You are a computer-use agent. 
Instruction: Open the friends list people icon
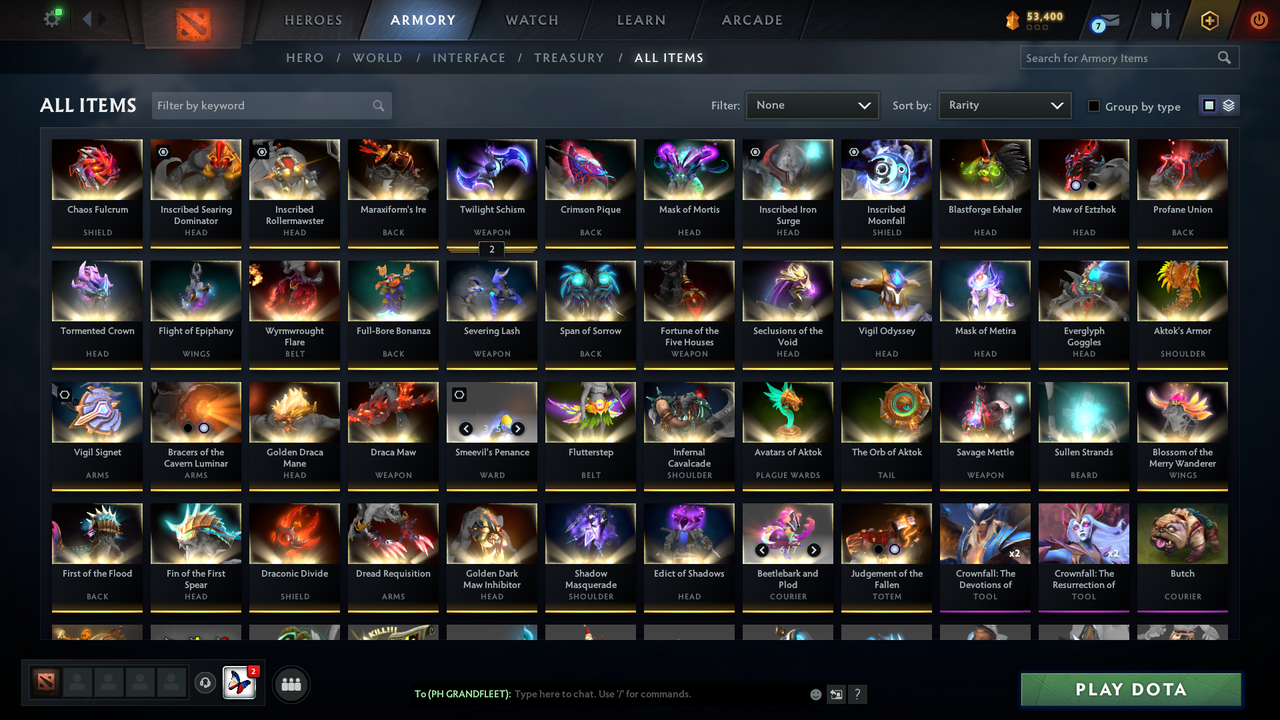[291, 684]
